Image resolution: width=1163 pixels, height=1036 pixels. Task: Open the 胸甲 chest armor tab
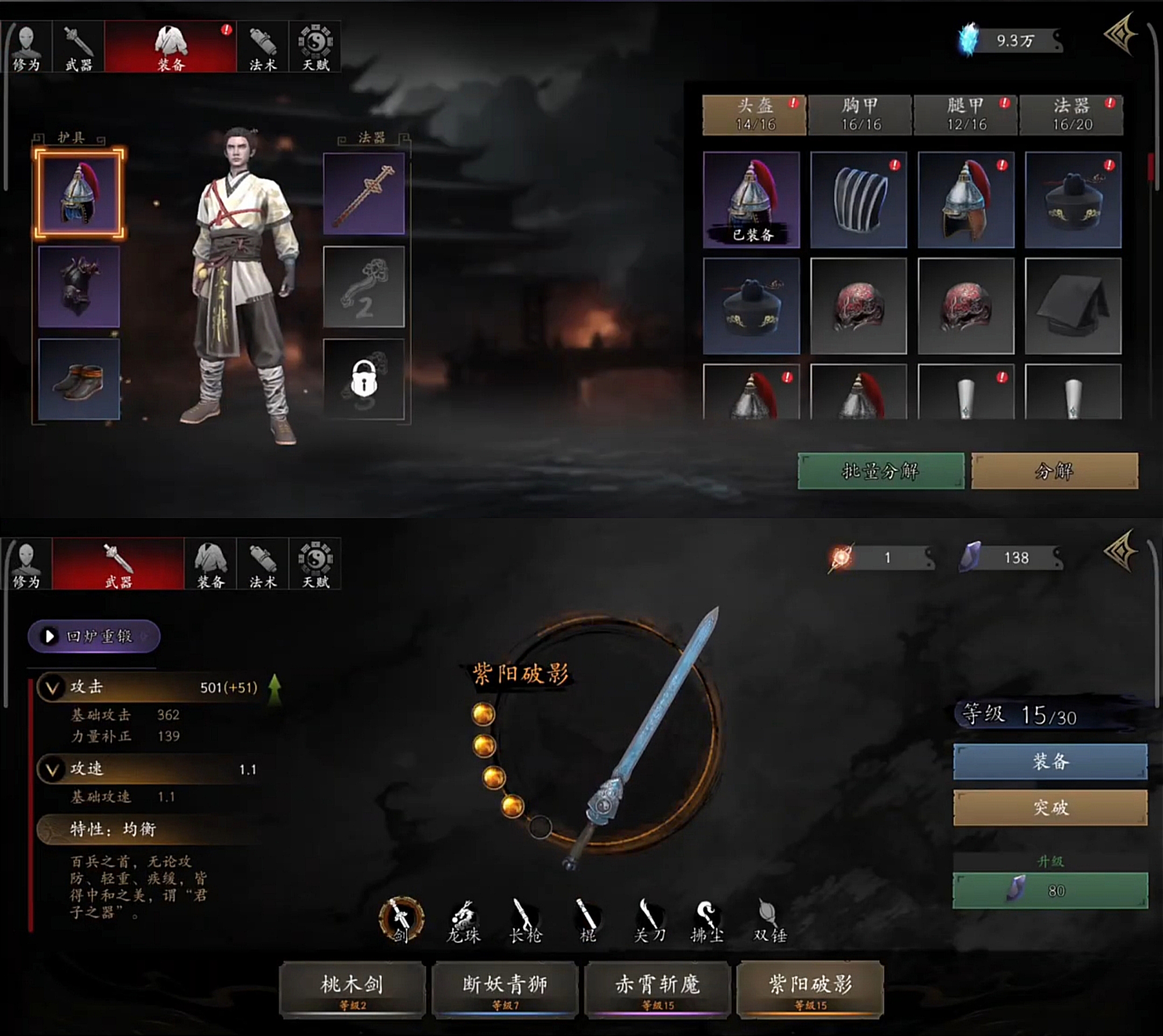click(860, 115)
